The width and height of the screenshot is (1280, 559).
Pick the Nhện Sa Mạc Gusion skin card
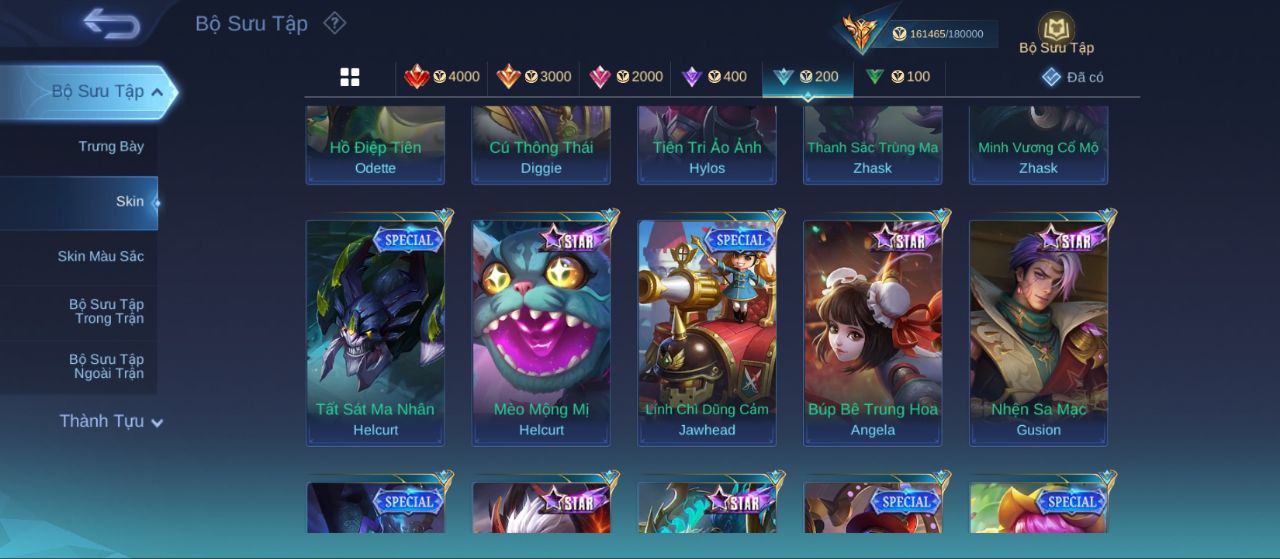tap(1039, 332)
